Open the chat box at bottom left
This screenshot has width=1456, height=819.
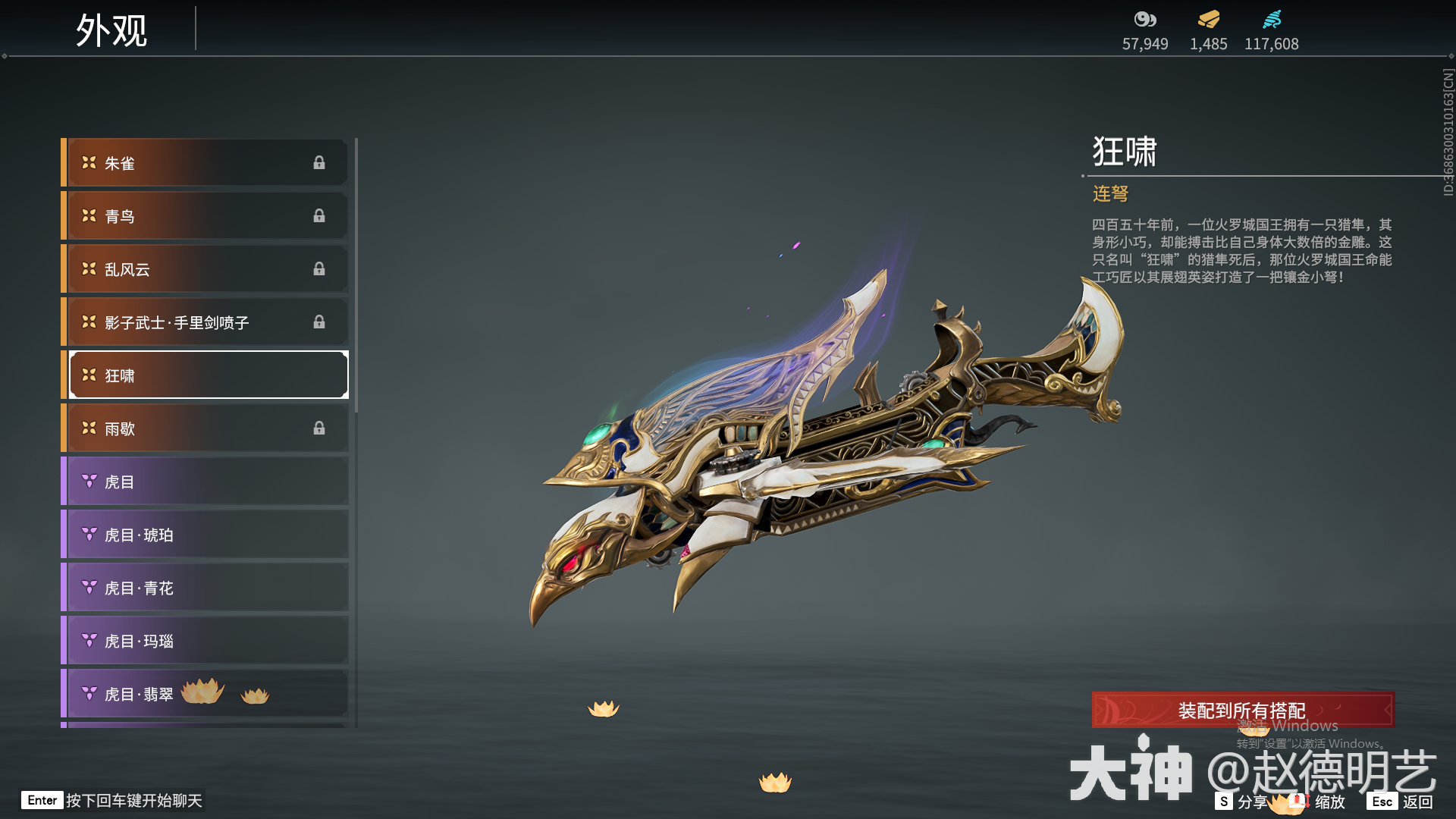[x=114, y=801]
